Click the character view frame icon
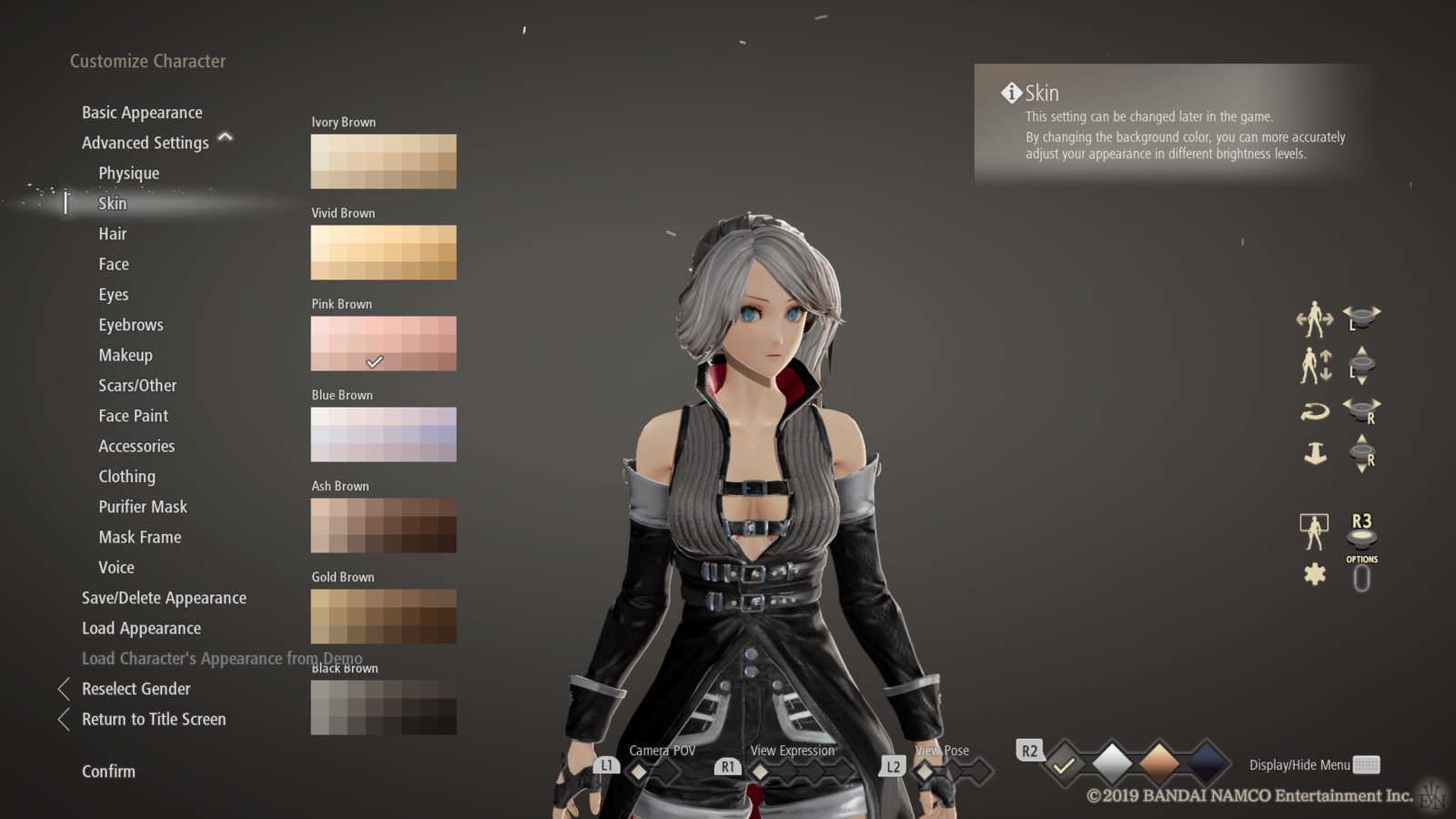 1314,531
